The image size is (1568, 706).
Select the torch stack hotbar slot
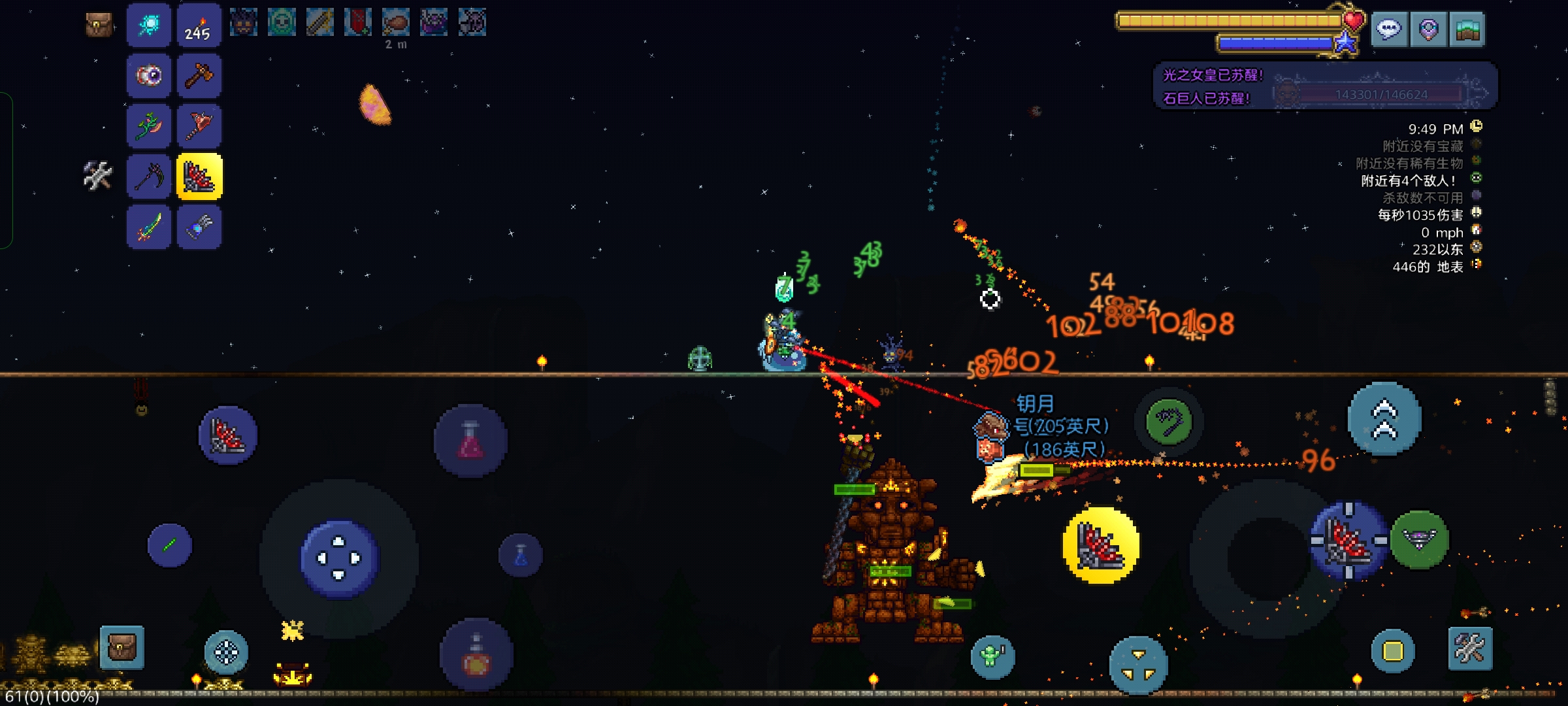[199, 25]
